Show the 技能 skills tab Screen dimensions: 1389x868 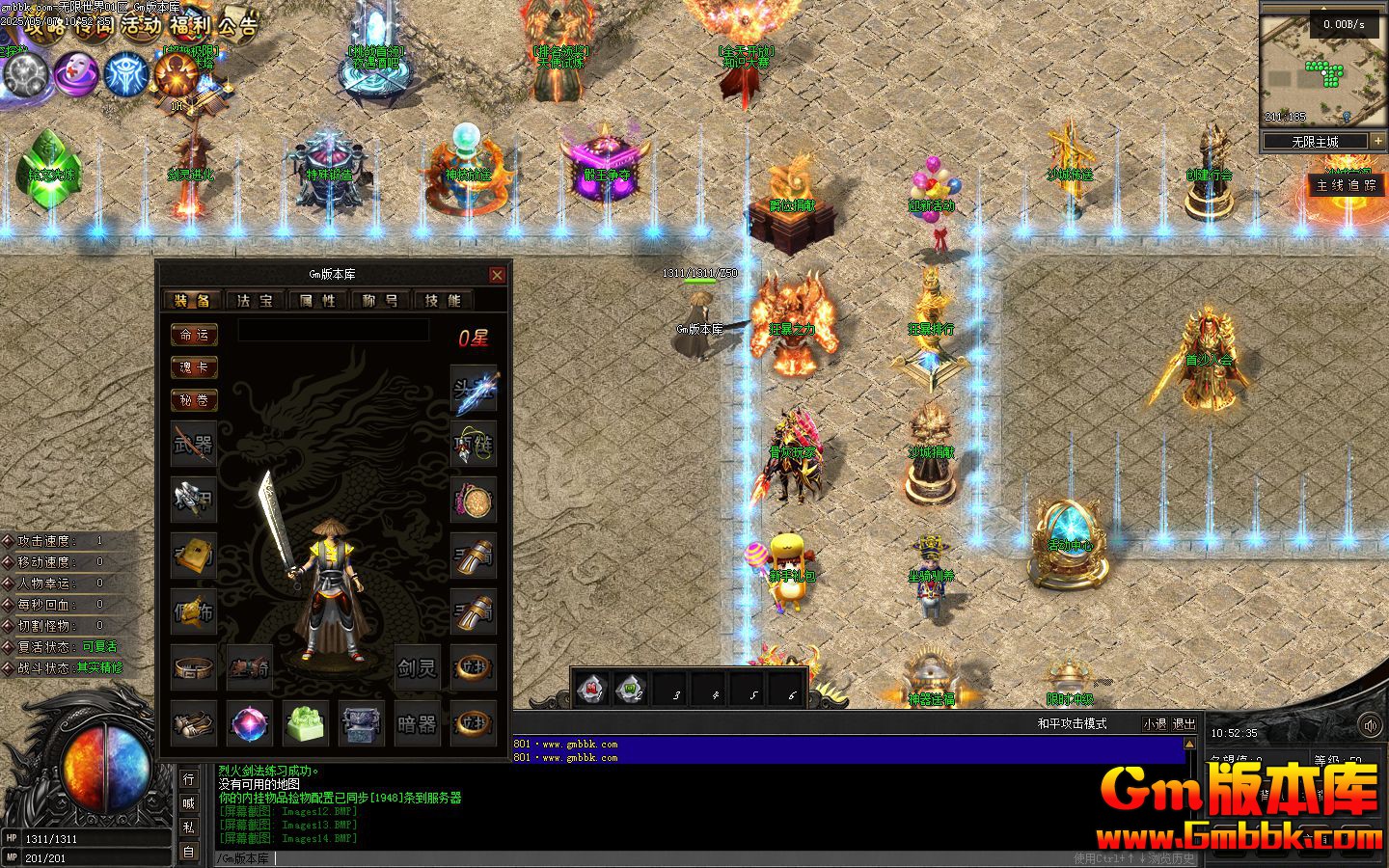(x=443, y=301)
